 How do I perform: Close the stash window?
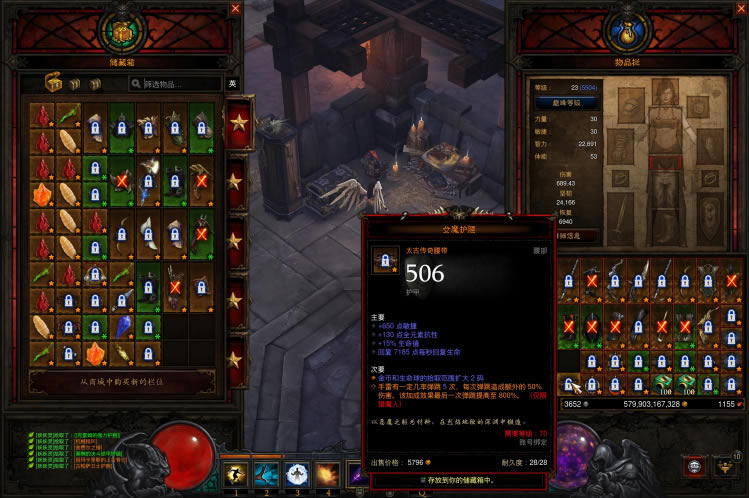click(236, 8)
